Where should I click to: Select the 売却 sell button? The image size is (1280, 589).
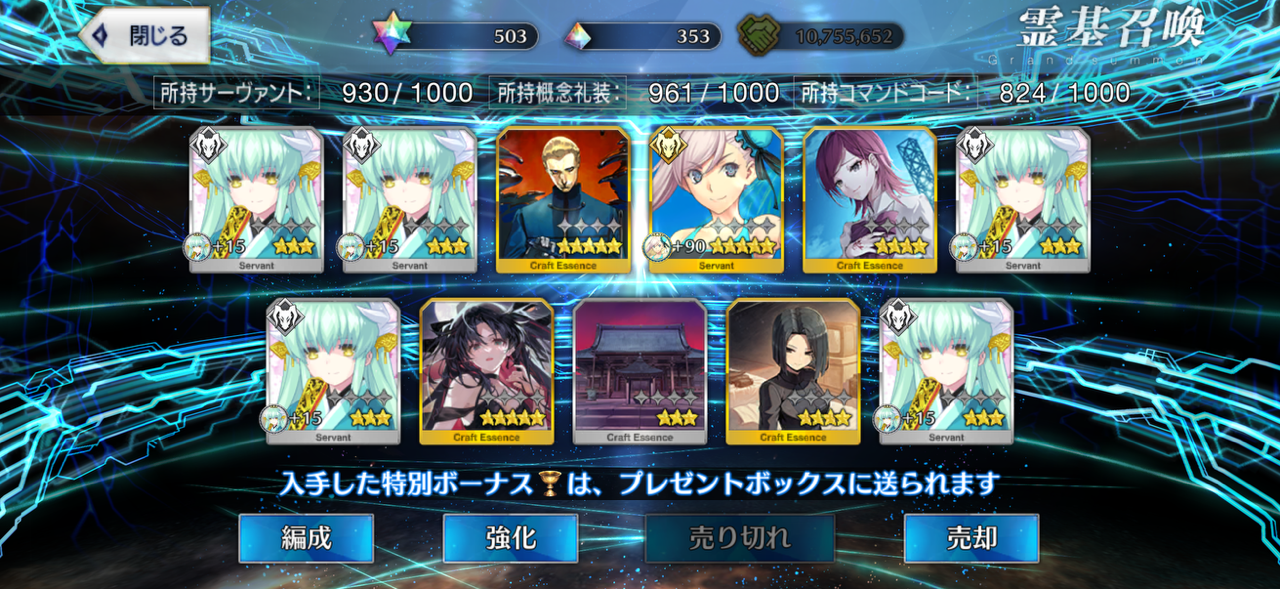[971, 538]
